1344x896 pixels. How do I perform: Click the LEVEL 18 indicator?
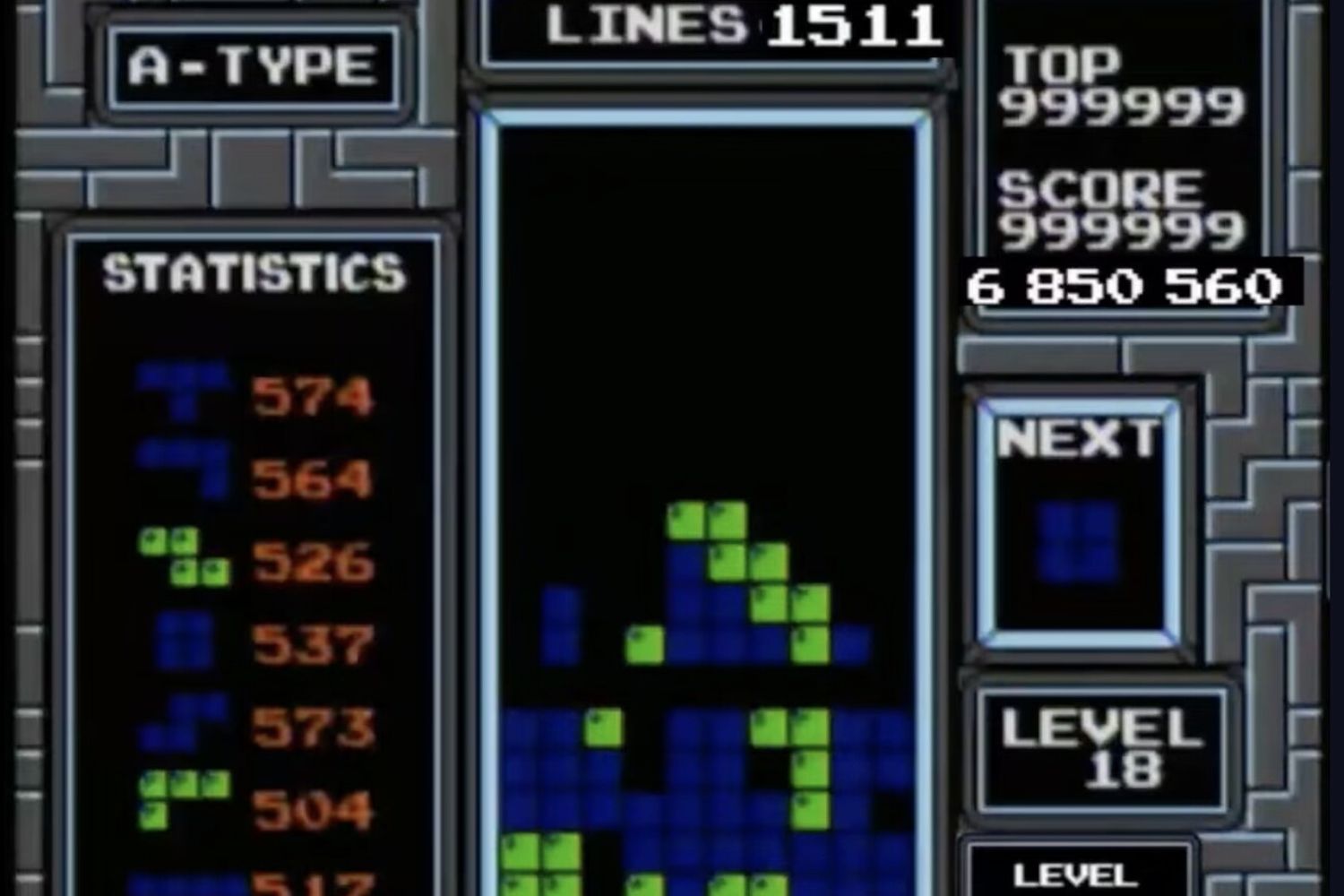(x=1102, y=748)
